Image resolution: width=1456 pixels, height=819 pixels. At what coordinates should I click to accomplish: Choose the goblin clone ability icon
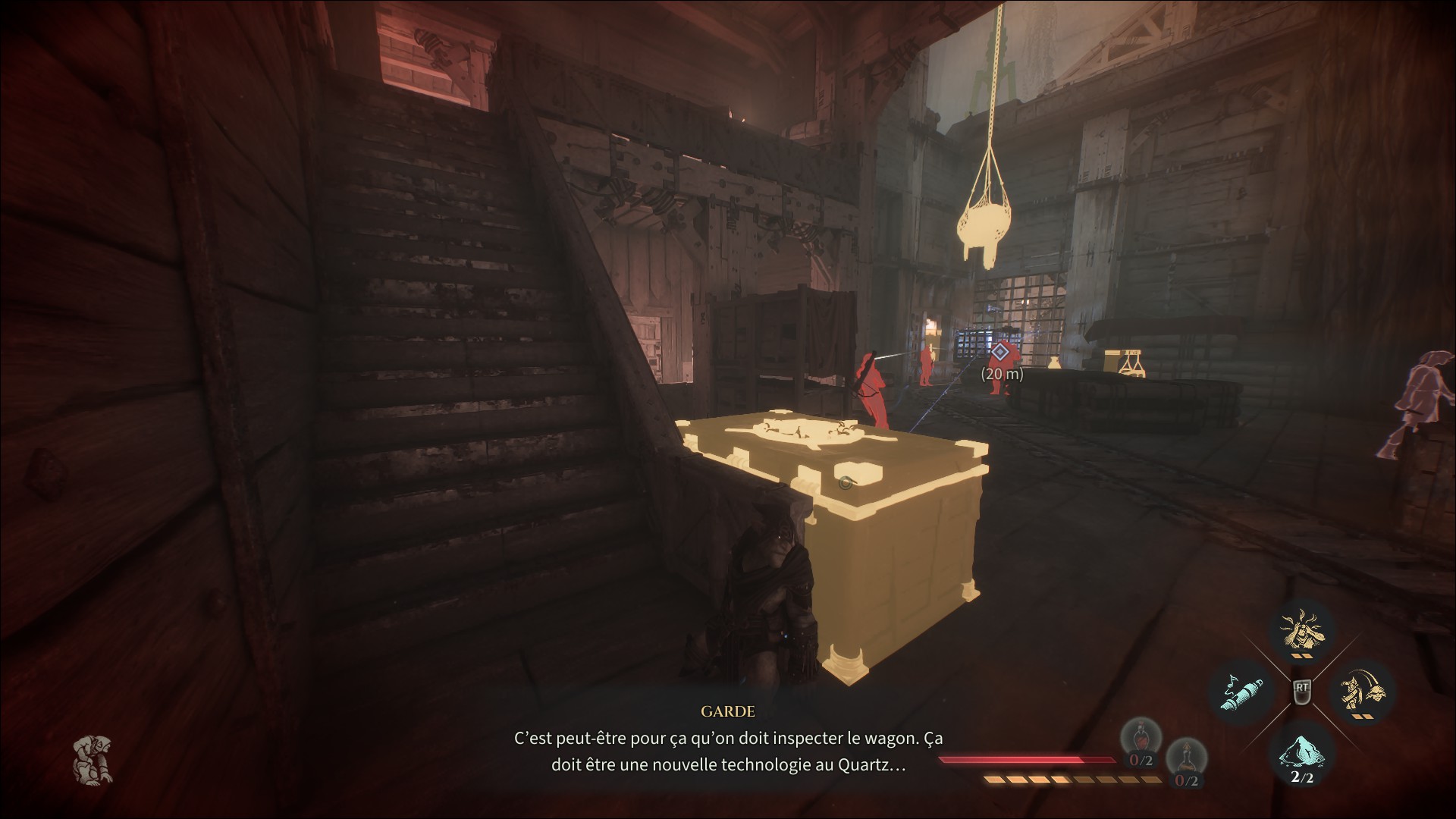(1363, 692)
